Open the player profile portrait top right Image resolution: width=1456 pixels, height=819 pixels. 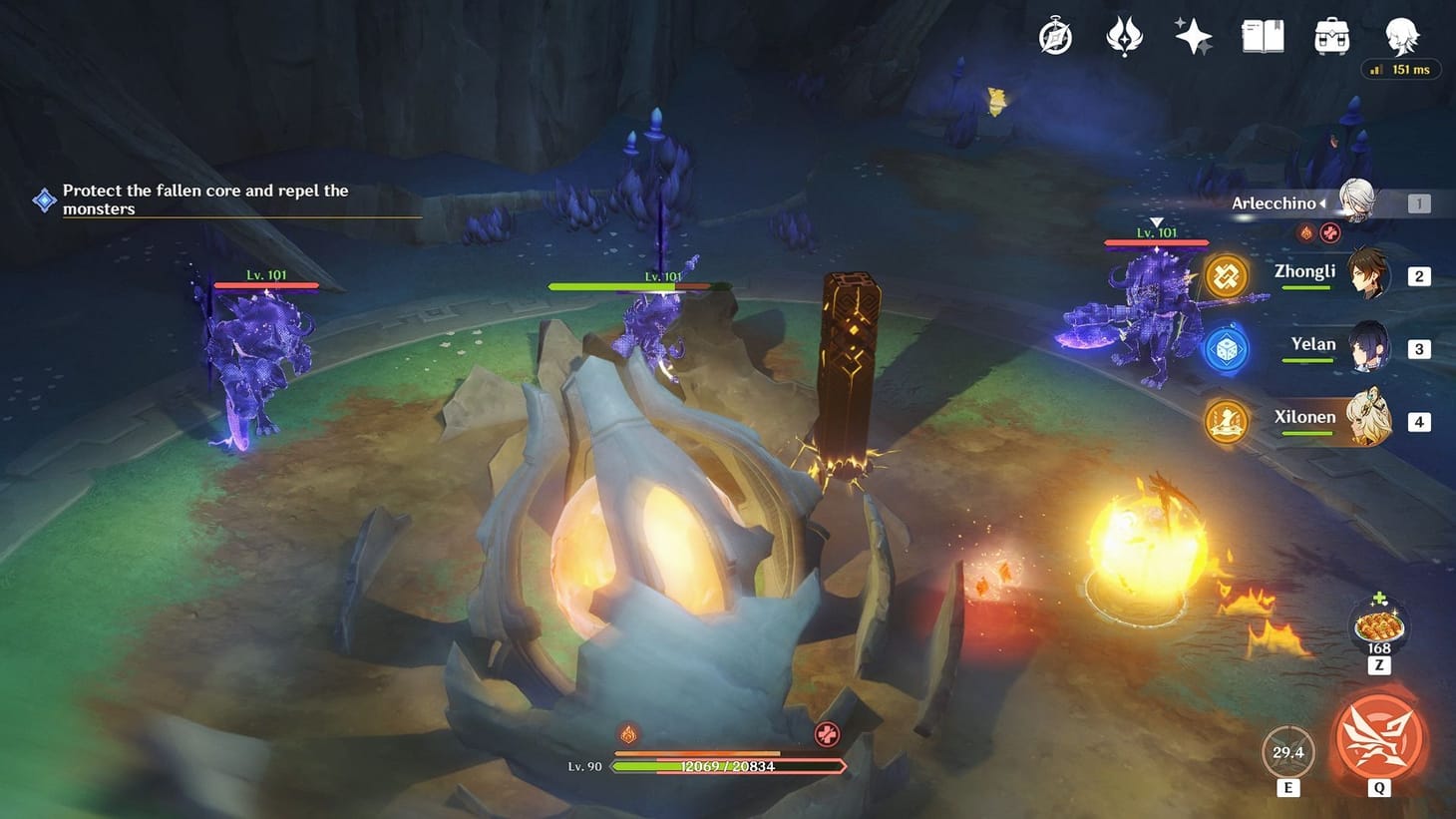[x=1403, y=35]
